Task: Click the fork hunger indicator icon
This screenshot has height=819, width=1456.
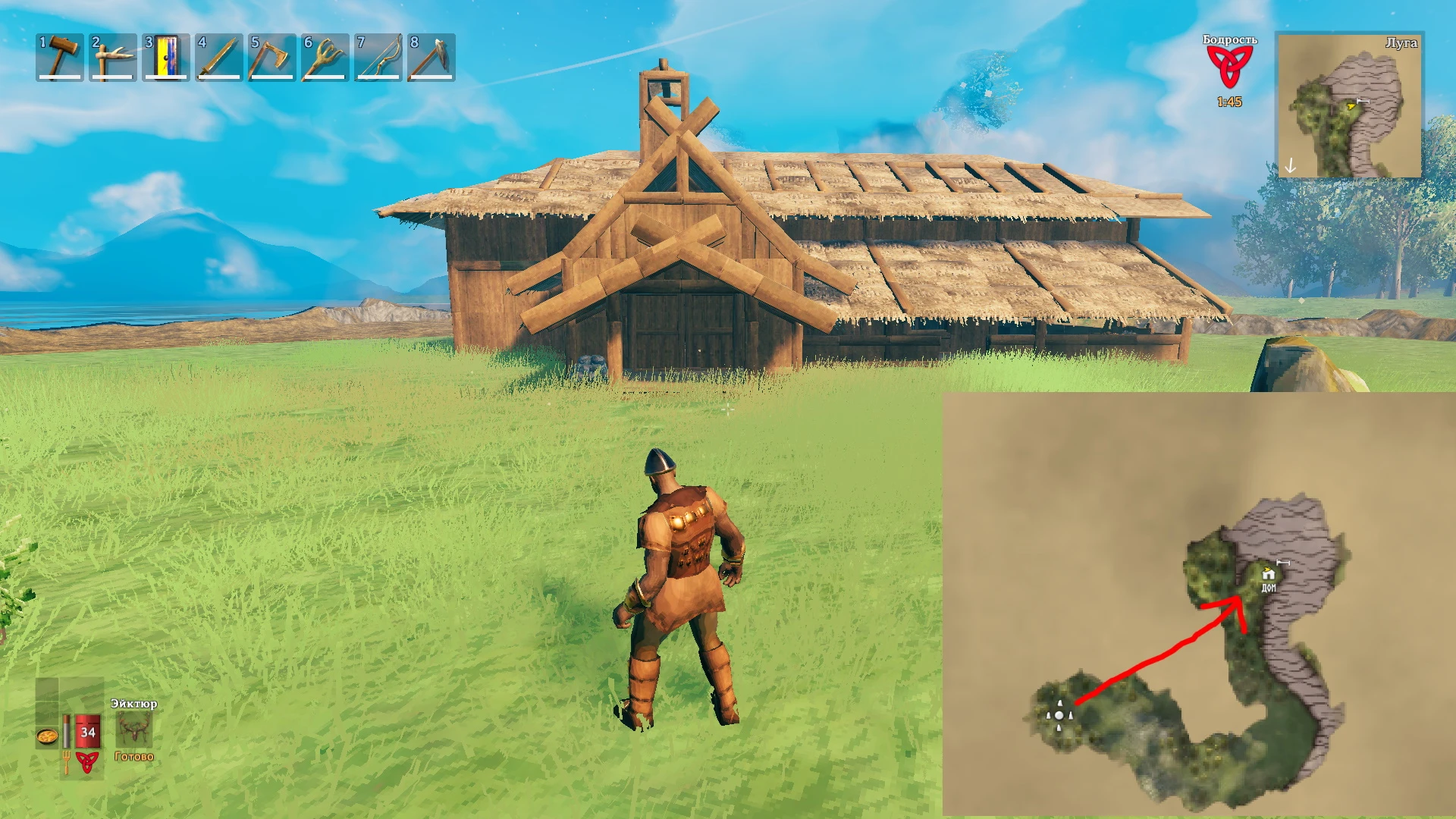Action: click(x=67, y=761)
